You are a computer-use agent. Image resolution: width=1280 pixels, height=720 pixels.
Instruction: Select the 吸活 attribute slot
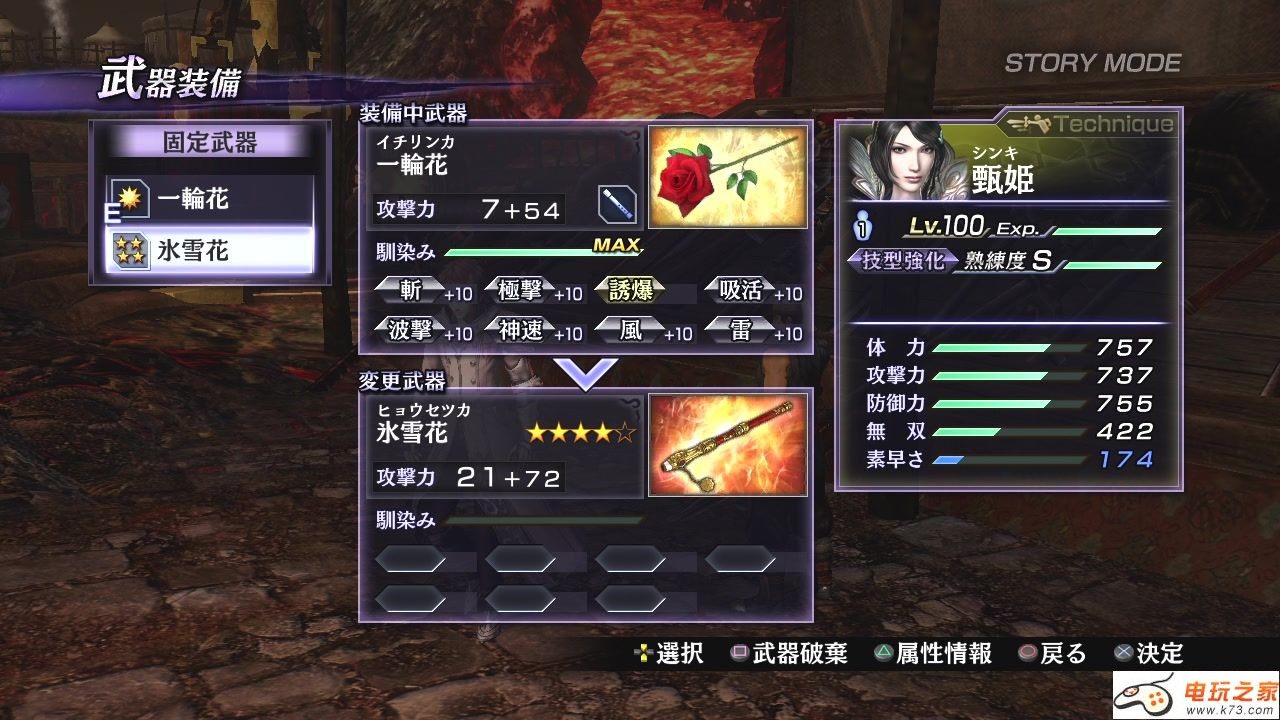pyautogui.click(x=742, y=291)
